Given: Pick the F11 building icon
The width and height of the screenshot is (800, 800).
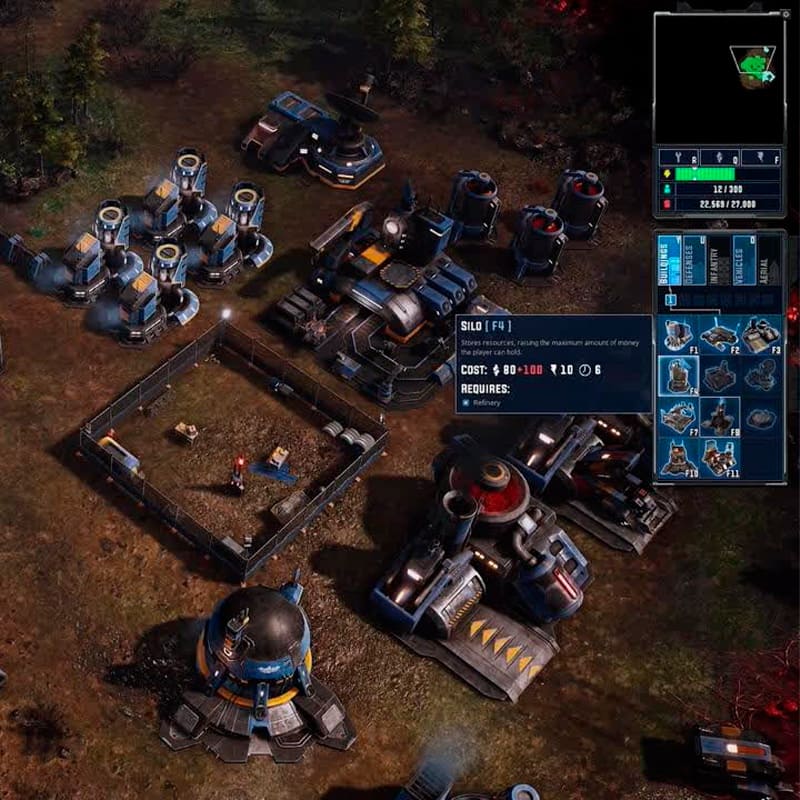Looking at the screenshot, I should click(719, 458).
